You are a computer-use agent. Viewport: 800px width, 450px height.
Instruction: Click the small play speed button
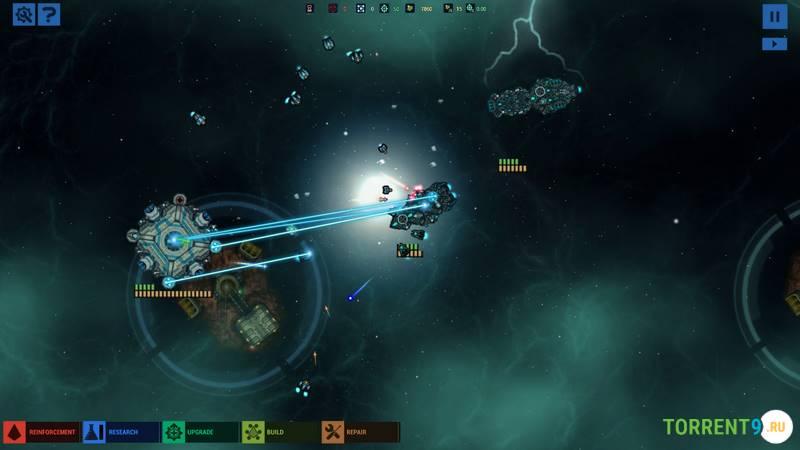point(774,44)
